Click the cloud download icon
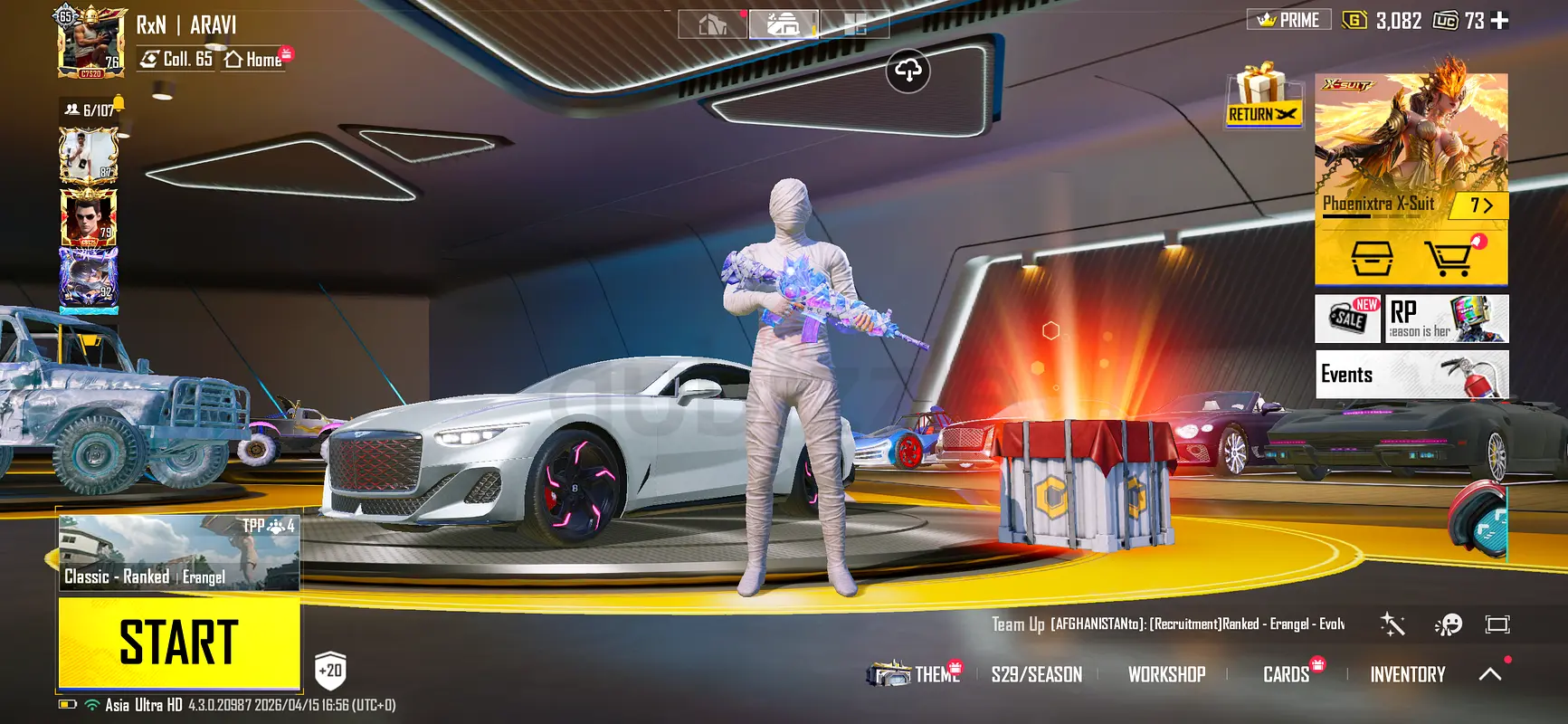Image resolution: width=1568 pixels, height=724 pixels. pyautogui.click(x=908, y=71)
